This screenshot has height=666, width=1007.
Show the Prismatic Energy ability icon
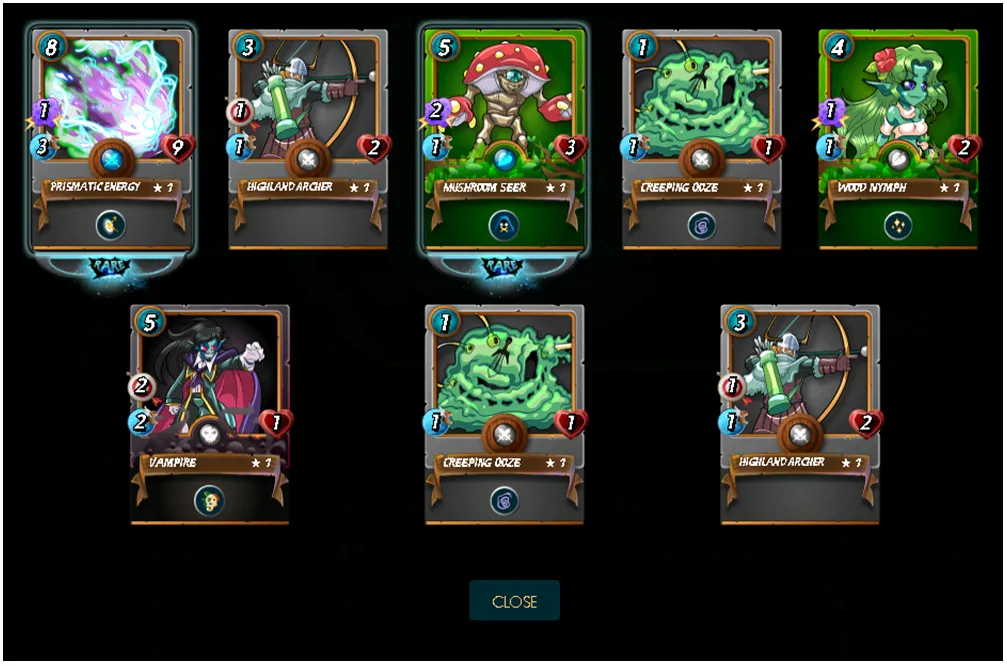point(110,225)
